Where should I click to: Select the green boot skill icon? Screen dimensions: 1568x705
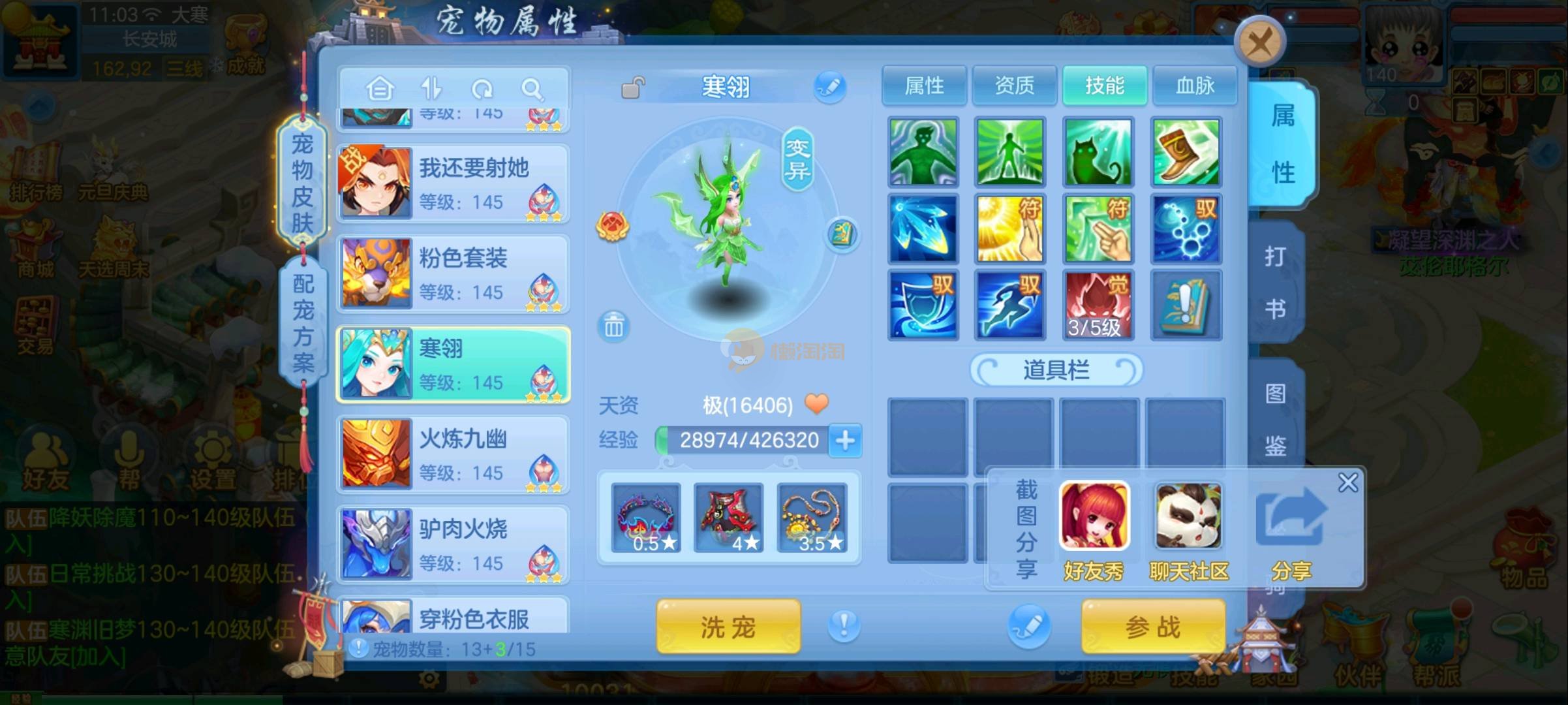click(1186, 152)
